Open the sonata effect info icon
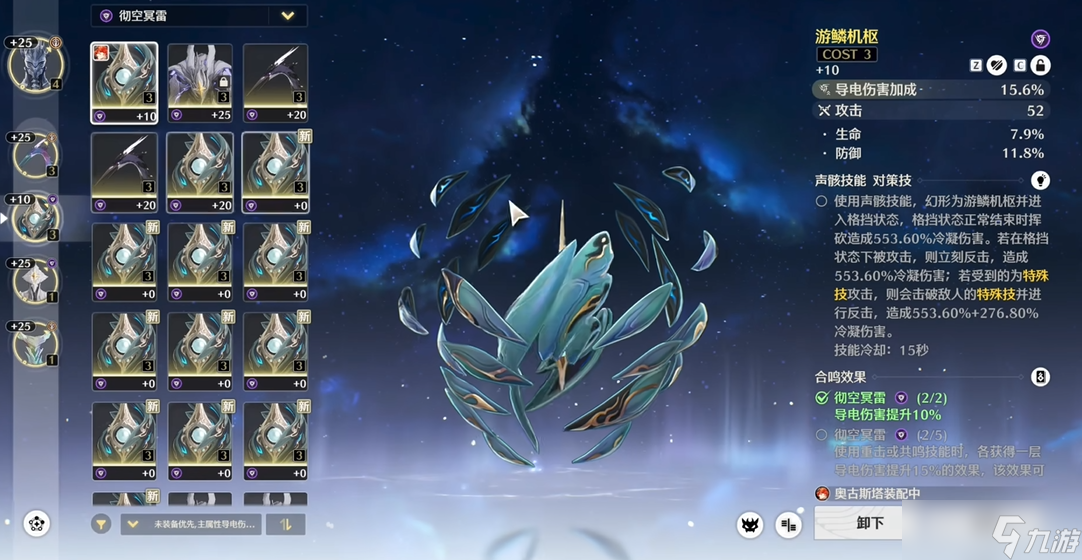 pyautogui.click(x=1040, y=377)
